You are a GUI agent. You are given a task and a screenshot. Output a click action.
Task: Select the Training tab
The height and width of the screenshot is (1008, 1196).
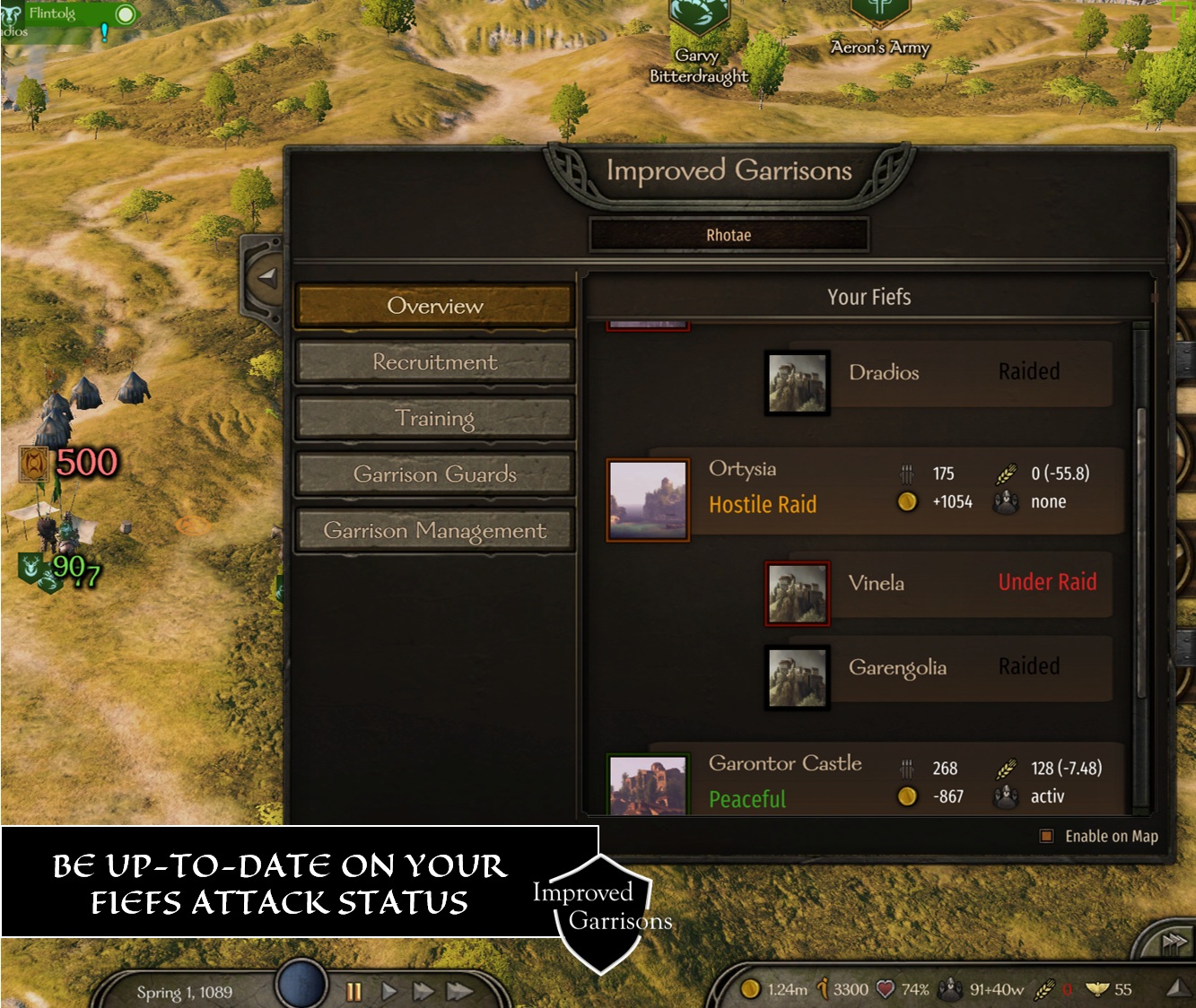tap(434, 419)
